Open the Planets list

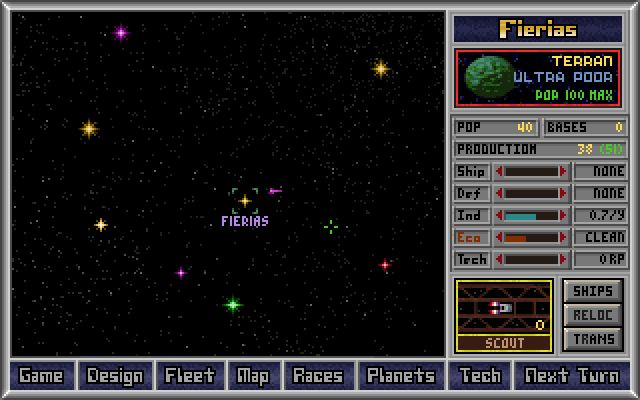pyautogui.click(x=400, y=376)
